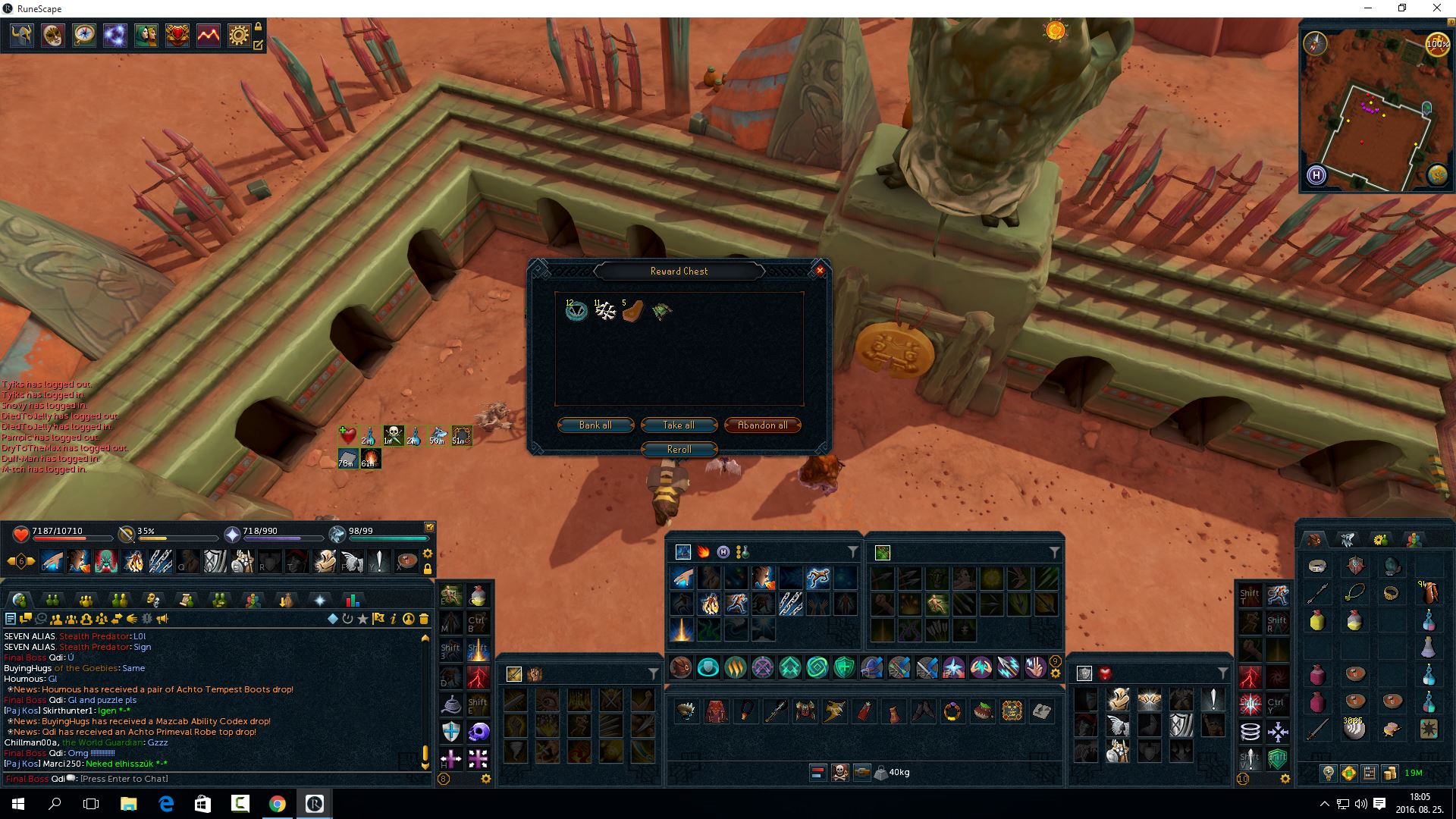The width and height of the screenshot is (1456, 819).
Task: Select the reward item stacked at 5
Action: tap(632, 310)
